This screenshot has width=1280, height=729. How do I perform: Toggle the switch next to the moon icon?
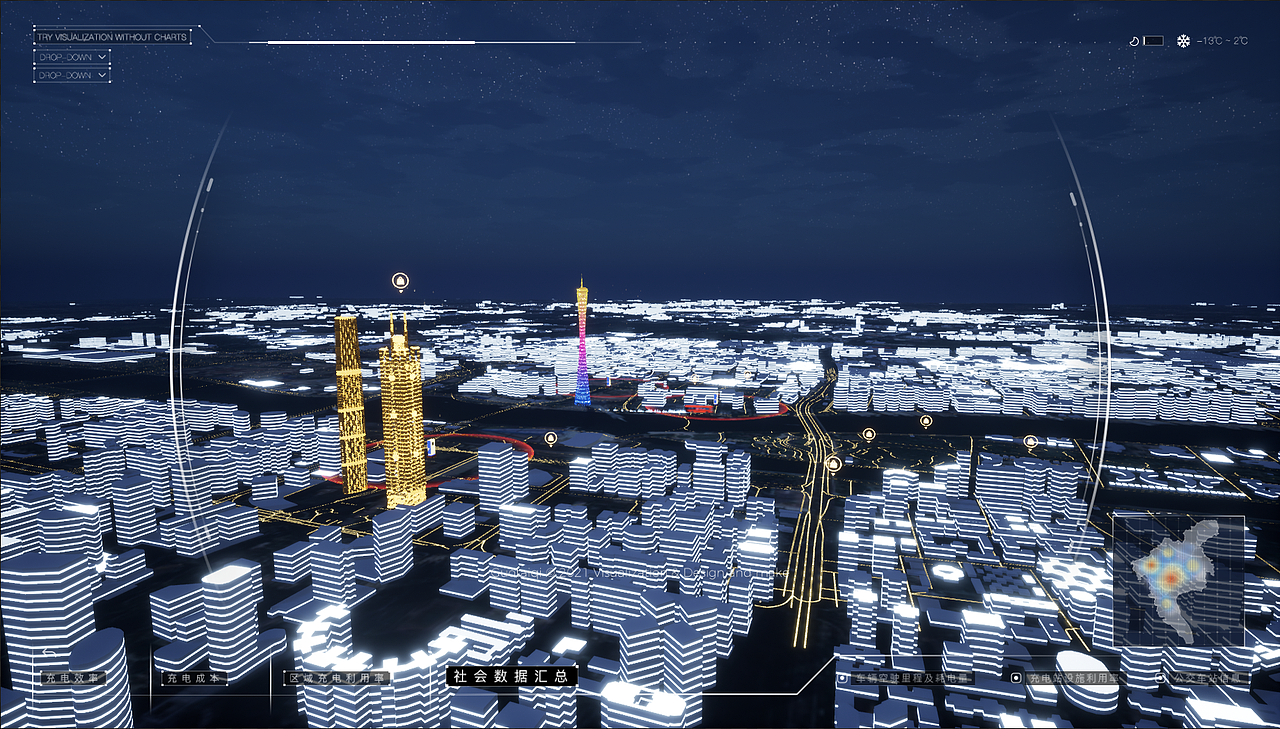(1153, 40)
